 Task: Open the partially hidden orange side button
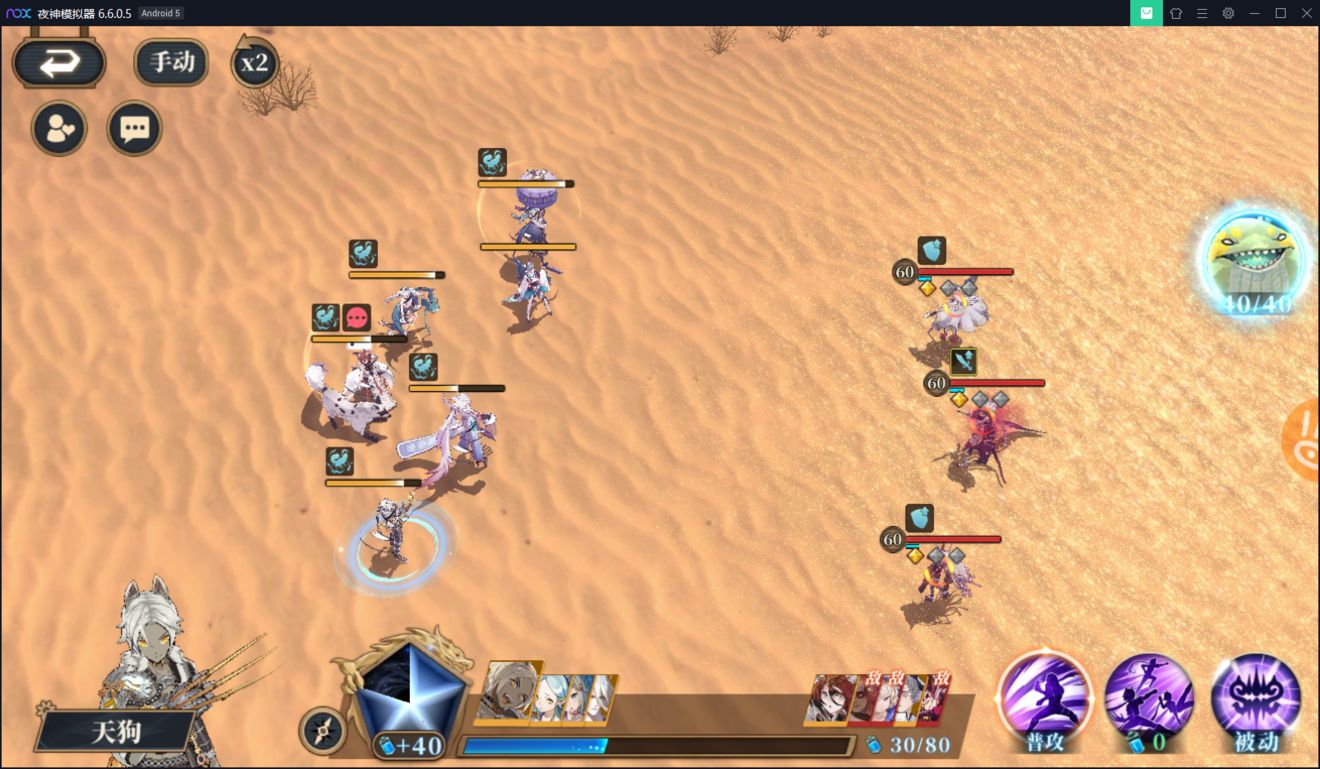click(x=1303, y=441)
